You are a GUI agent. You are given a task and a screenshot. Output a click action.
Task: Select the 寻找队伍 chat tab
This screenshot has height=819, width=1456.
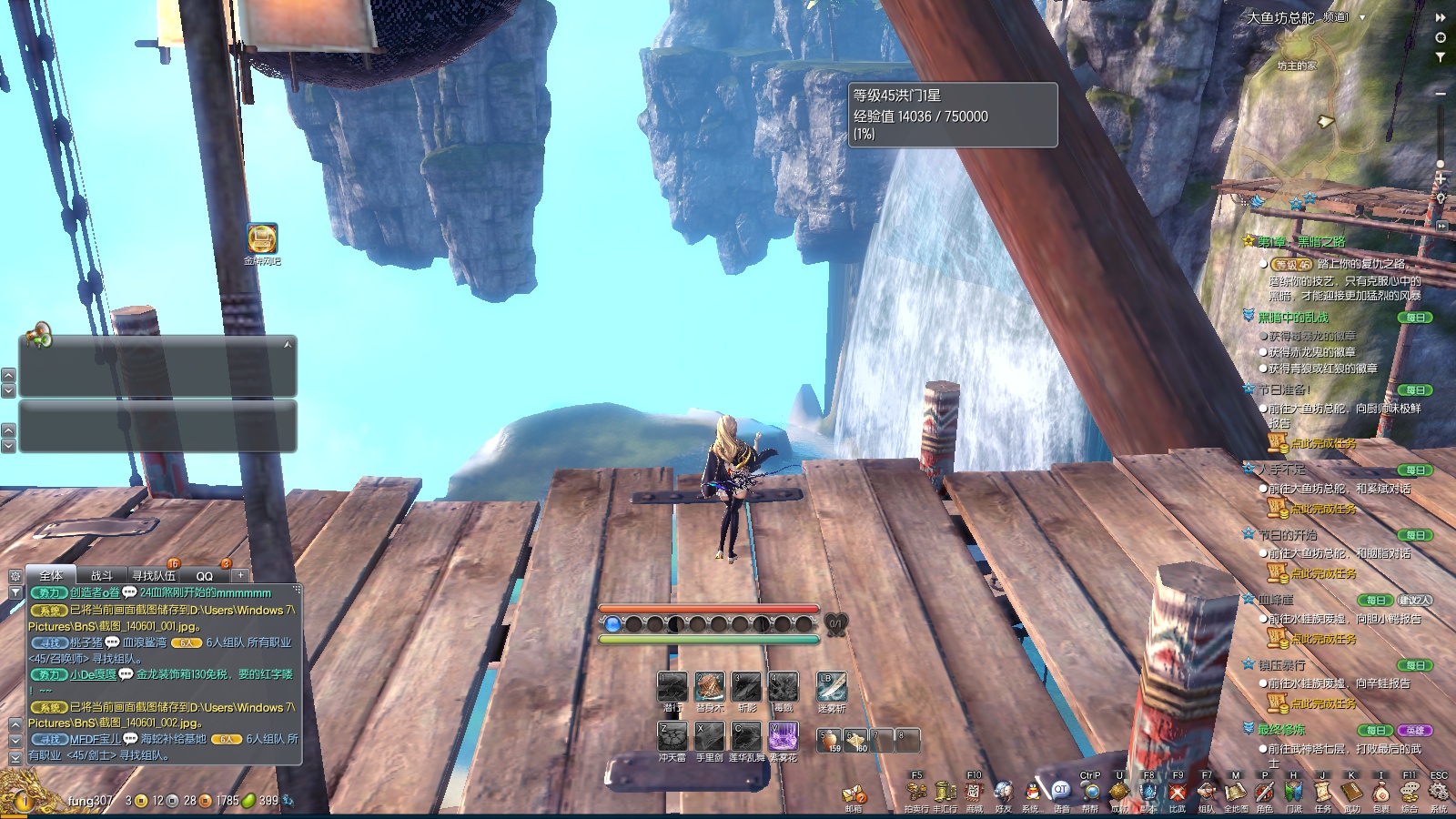153,576
